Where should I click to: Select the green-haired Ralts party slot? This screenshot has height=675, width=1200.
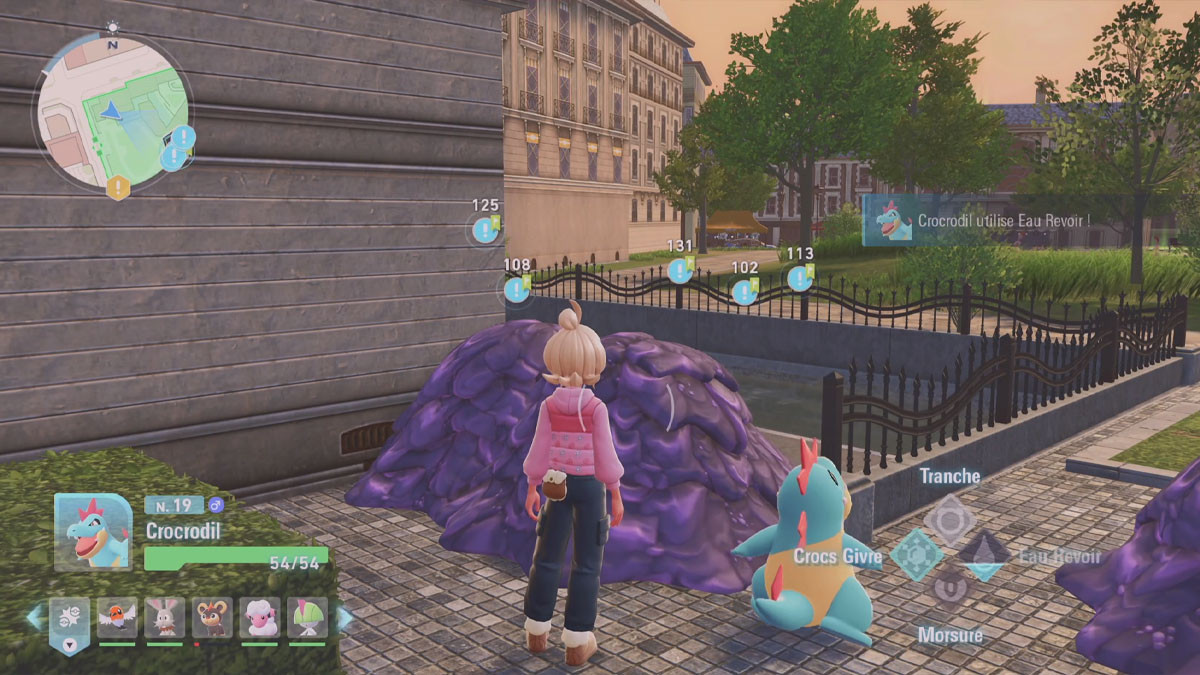[x=307, y=618]
